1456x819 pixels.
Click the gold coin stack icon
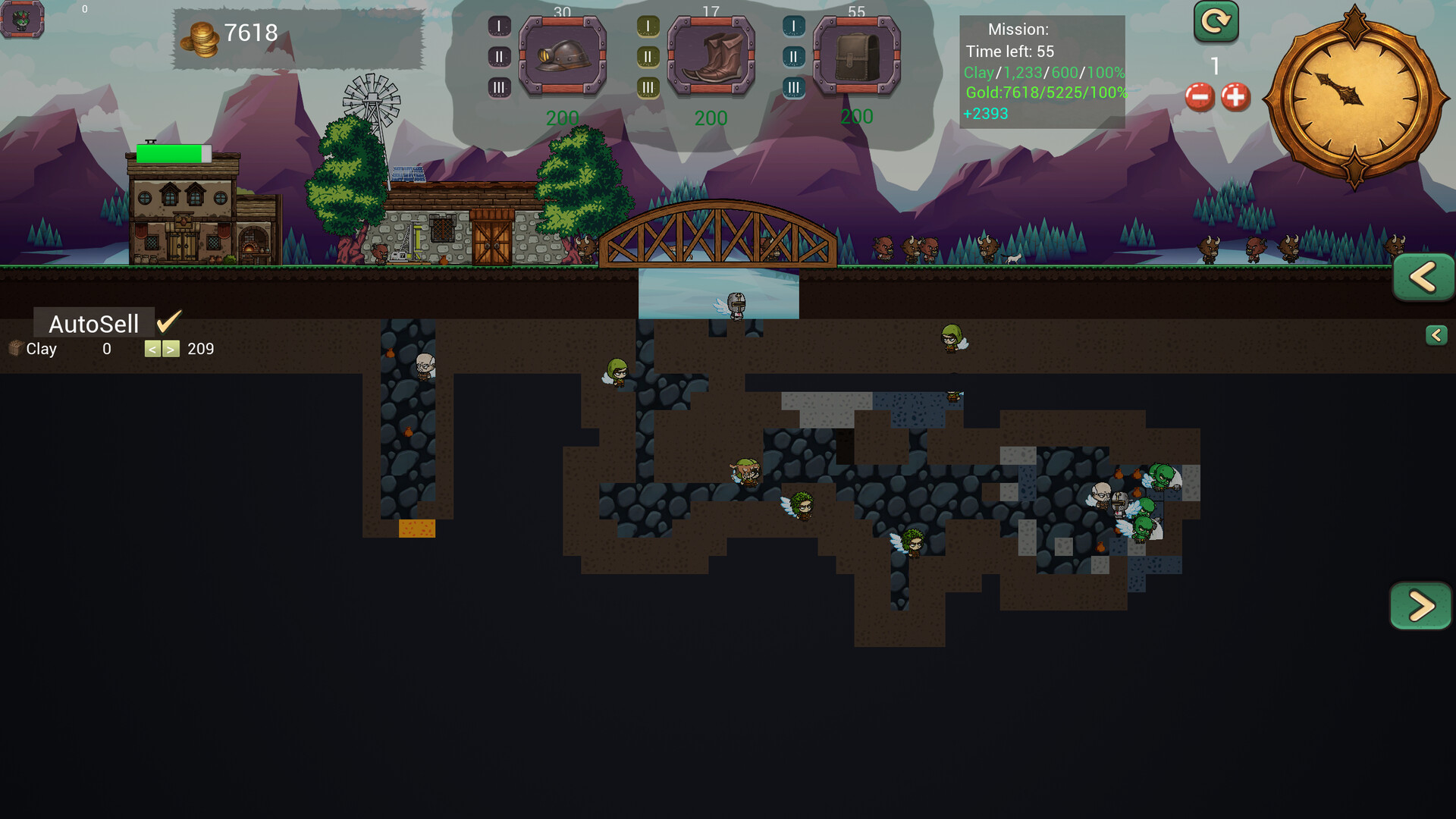click(x=199, y=34)
